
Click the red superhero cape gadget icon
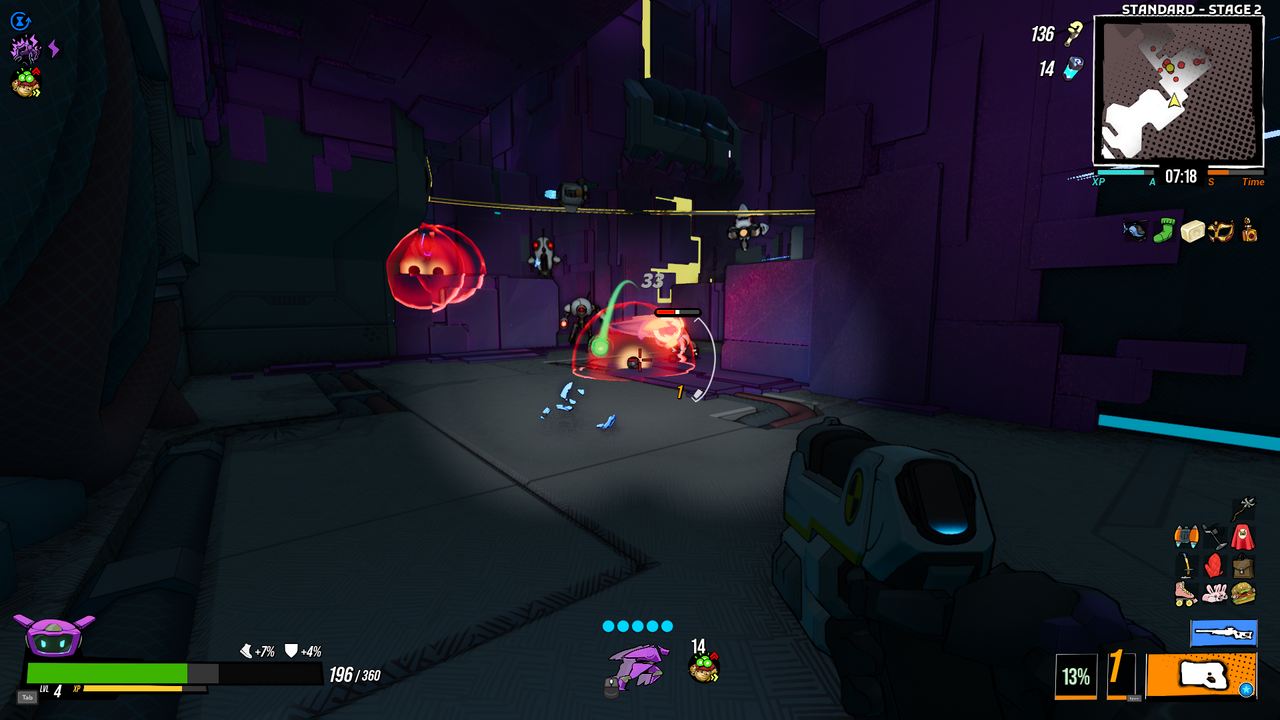coord(1241,535)
